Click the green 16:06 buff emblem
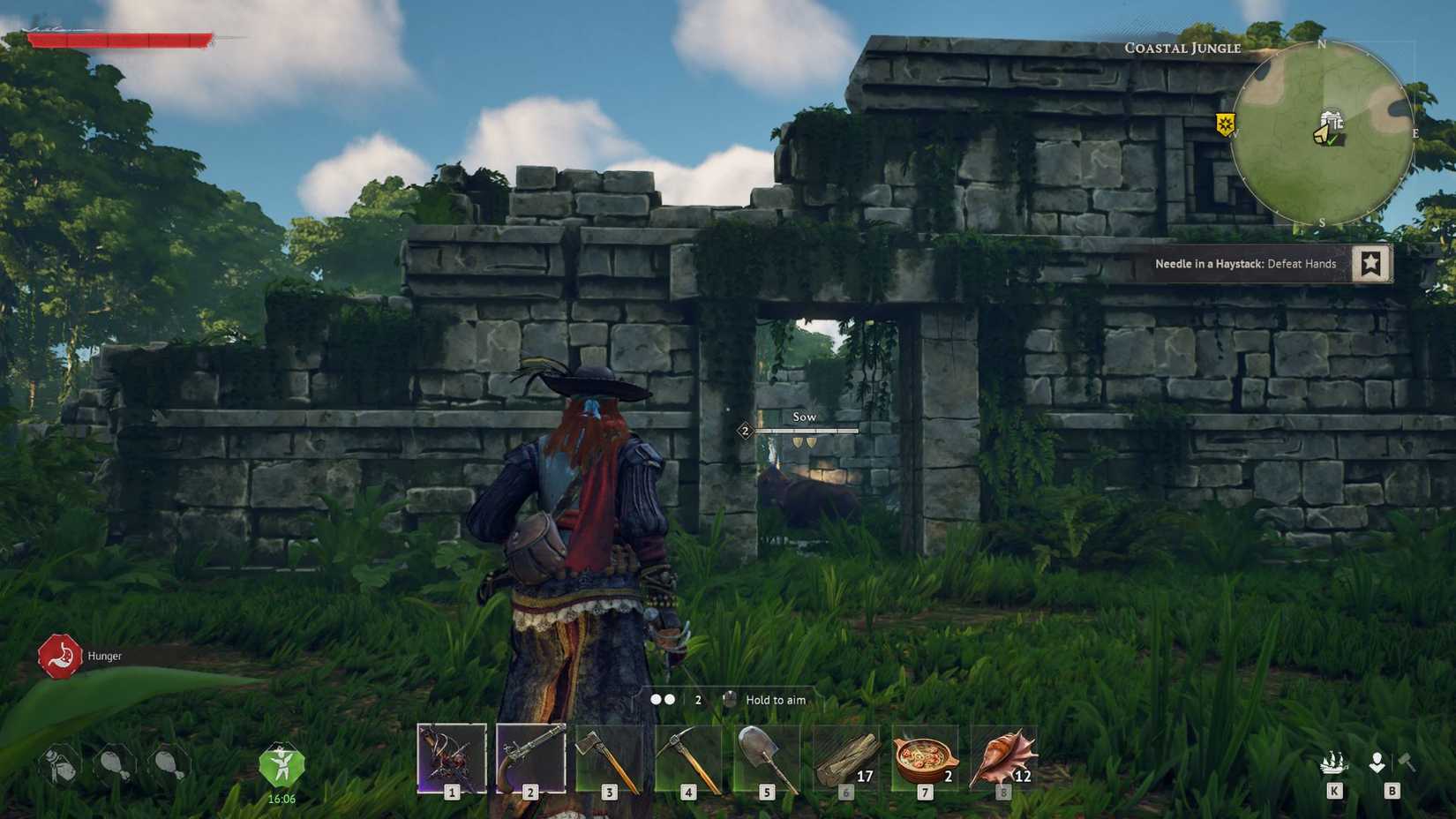The height and width of the screenshot is (819, 1456). pyautogui.click(x=281, y=766)
